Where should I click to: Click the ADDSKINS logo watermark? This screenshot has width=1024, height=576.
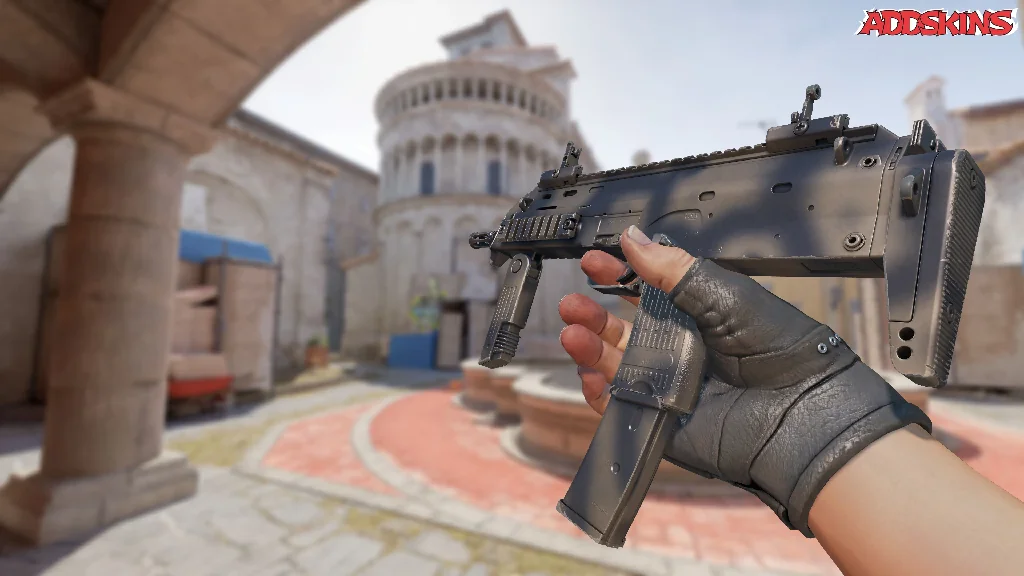[x=936, y=22]
